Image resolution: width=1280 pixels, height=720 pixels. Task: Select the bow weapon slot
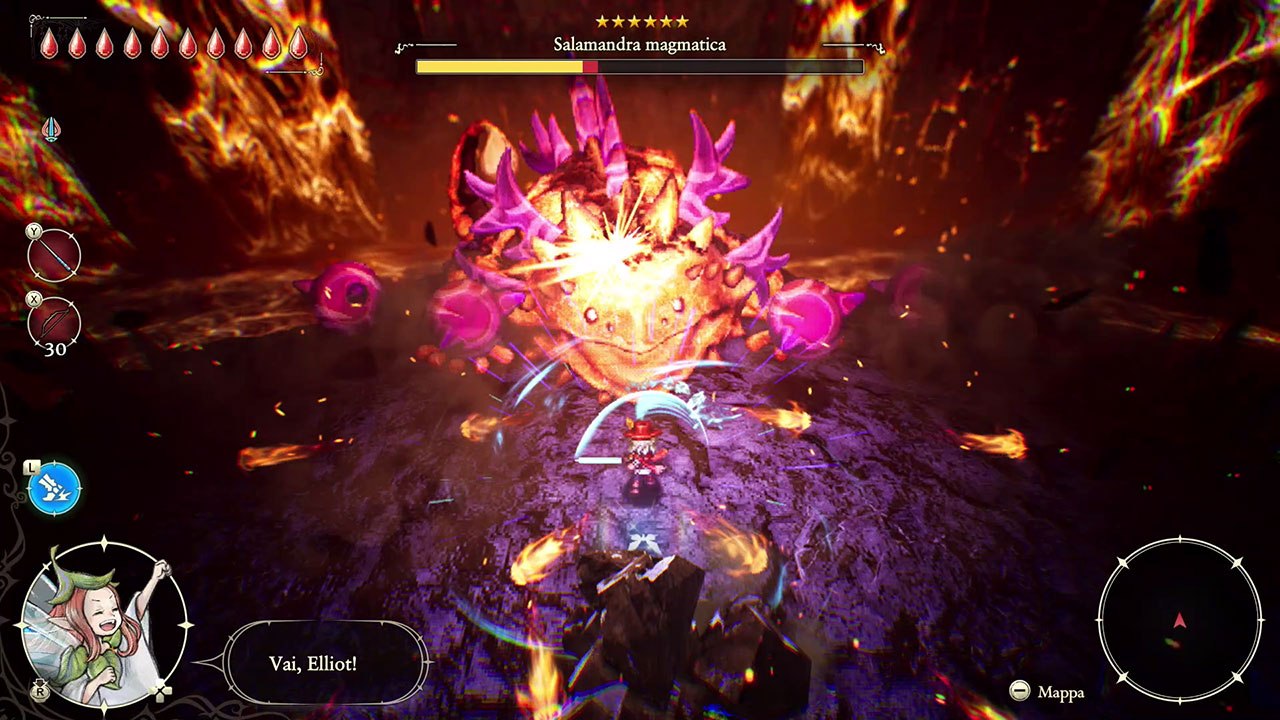(x=54, y=322)
